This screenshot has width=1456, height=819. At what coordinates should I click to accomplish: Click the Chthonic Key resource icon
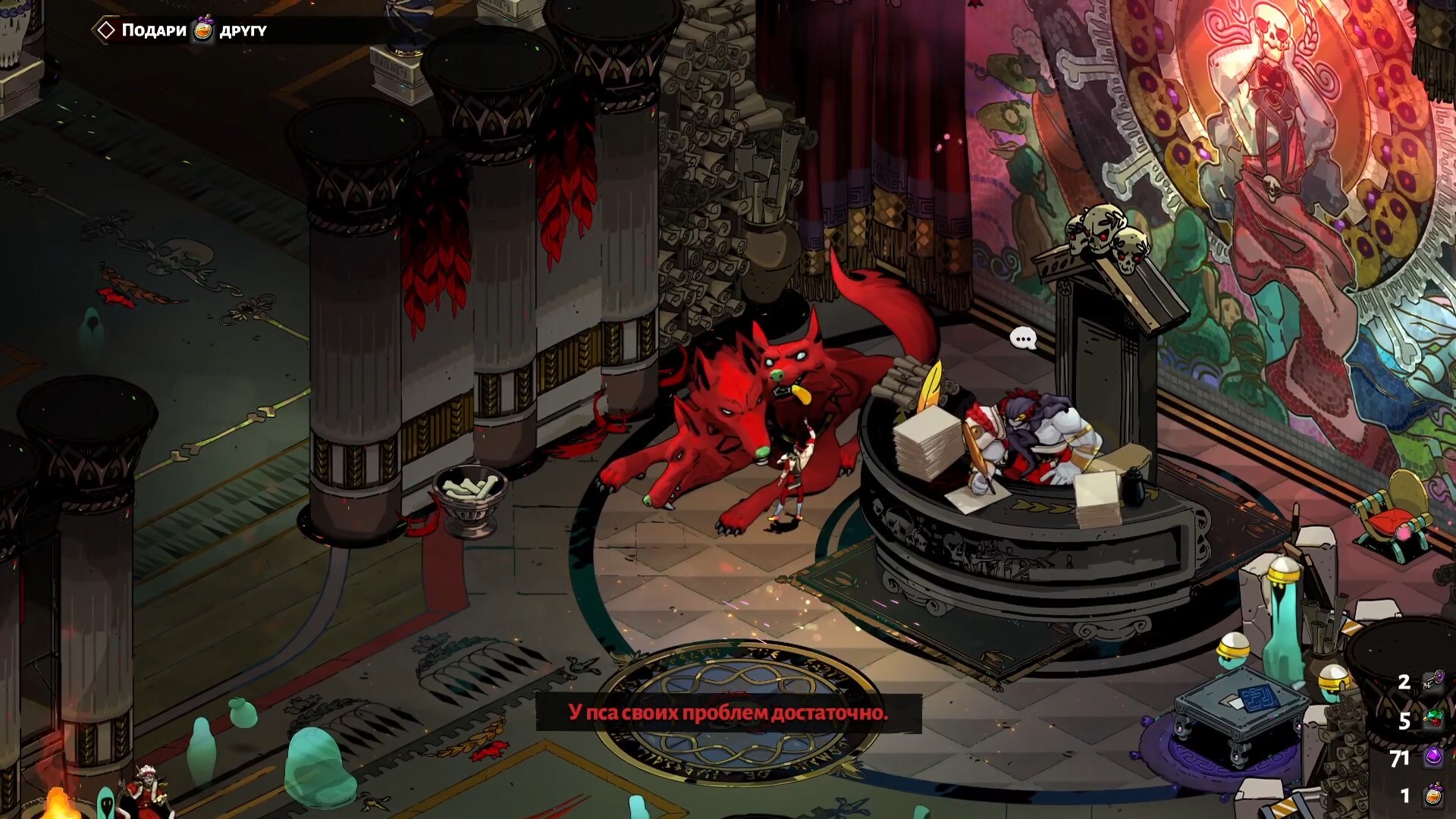click(x=1432, y=682)
